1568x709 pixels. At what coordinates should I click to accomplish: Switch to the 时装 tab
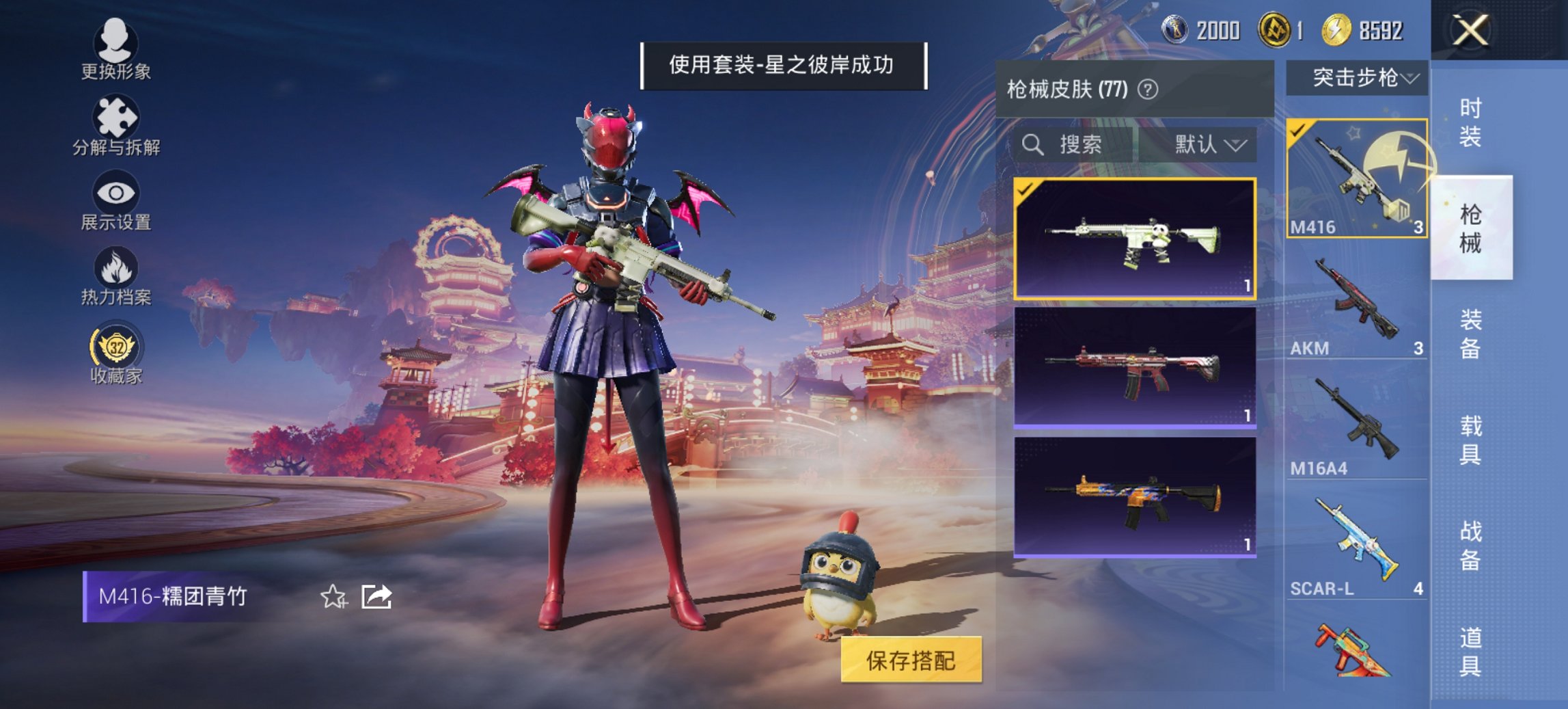point(1469,123)
